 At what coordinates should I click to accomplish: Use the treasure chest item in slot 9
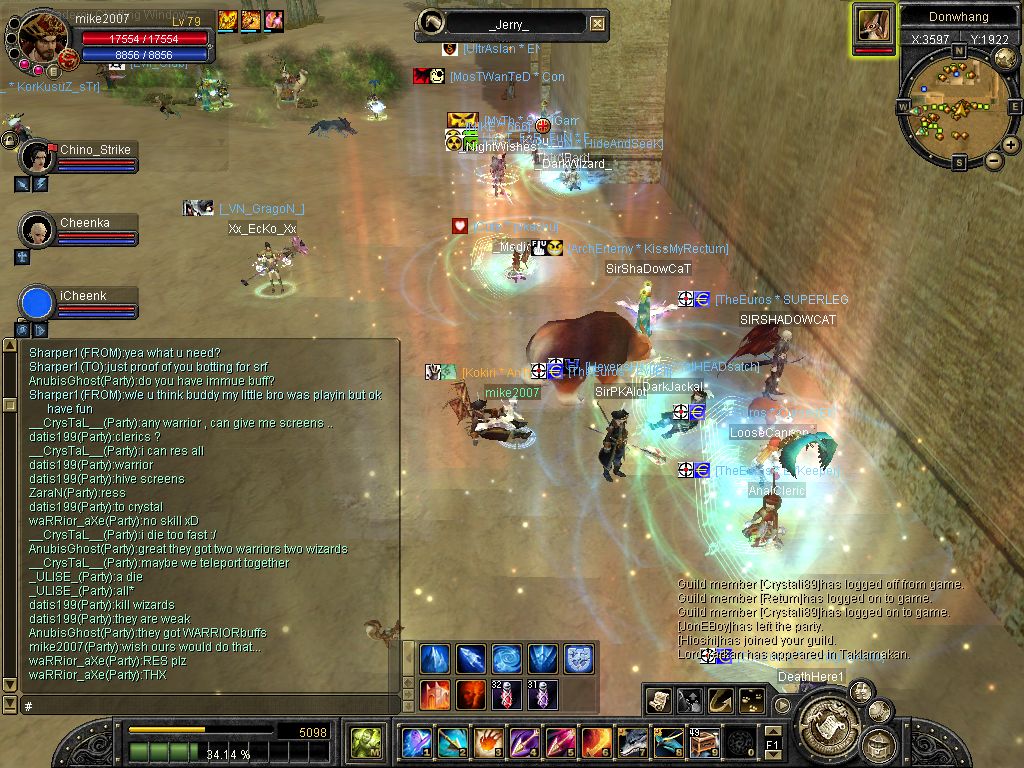point(704,742)
